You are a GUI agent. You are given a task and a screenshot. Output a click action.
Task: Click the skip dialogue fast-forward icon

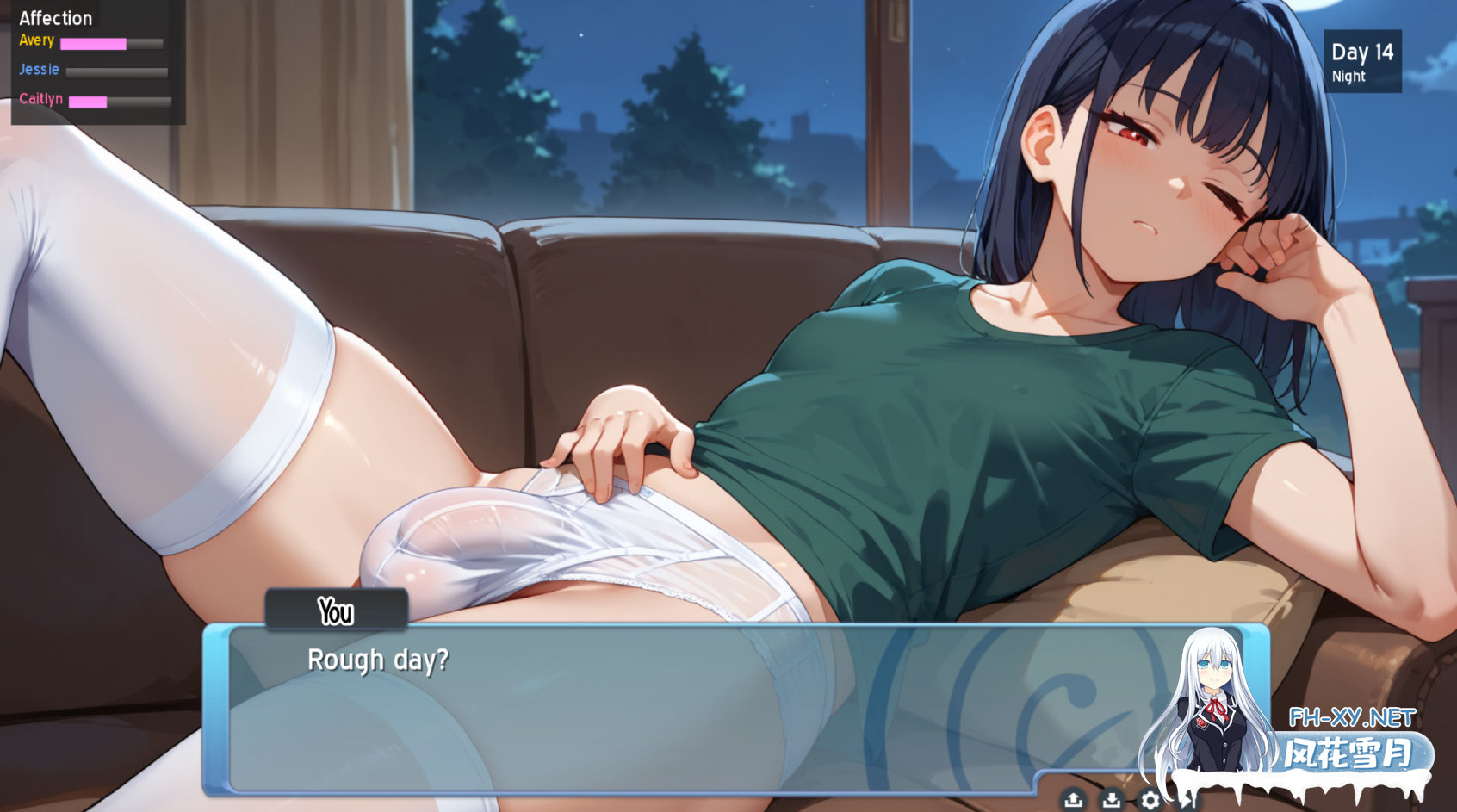(1189, 799)
